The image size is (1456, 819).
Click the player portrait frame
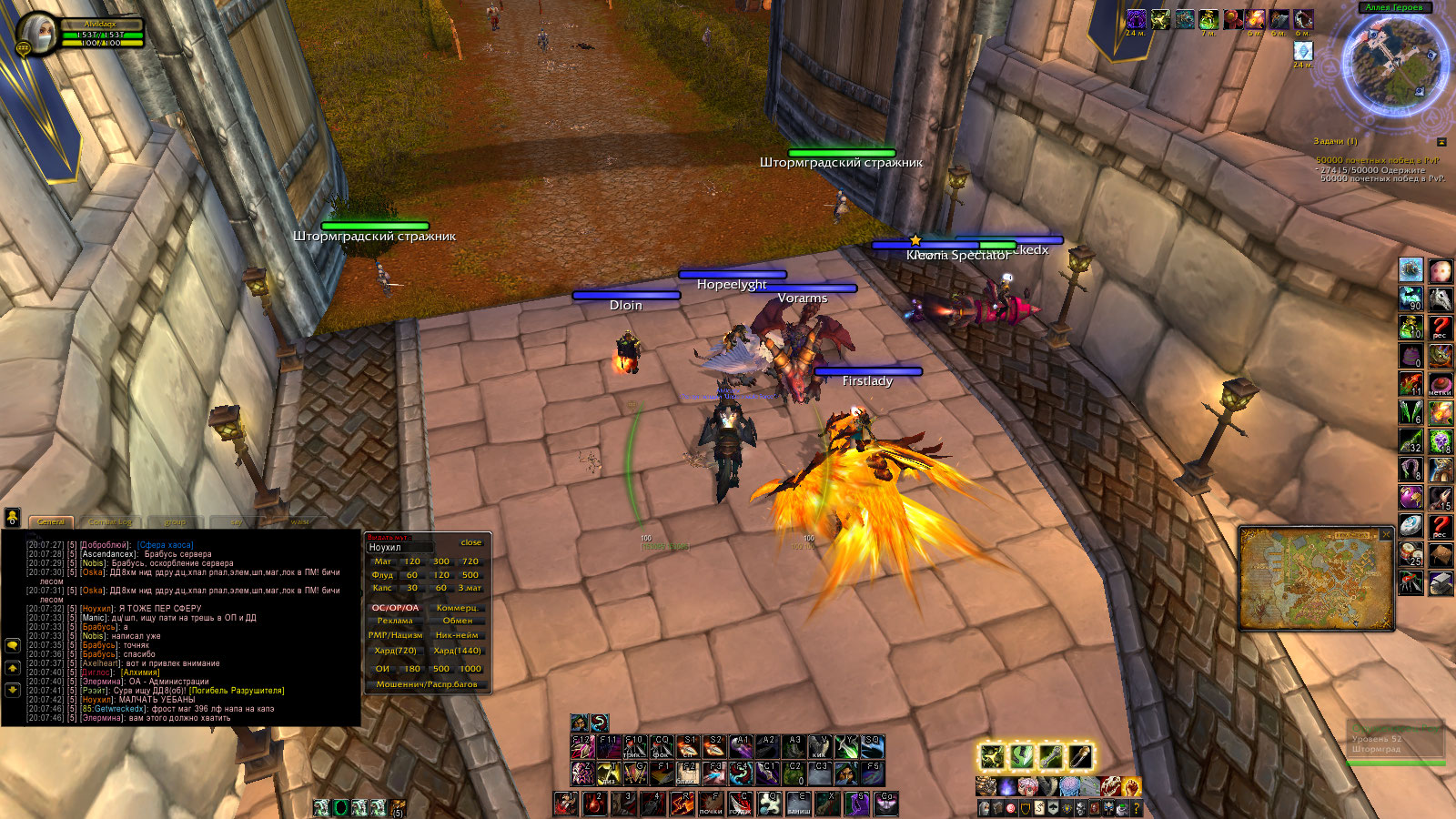pyautogui.click(x=36, y=35)
